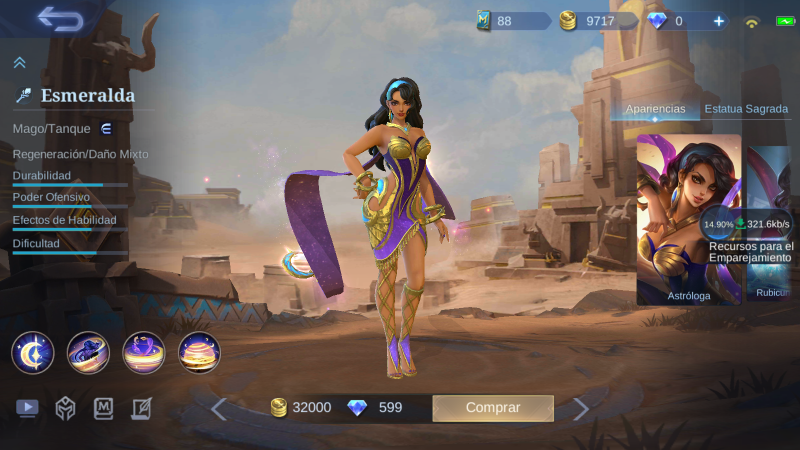Screen dimensions: 800x450
Task: Open the helmet emblem icon
Action: click(65, 408)
